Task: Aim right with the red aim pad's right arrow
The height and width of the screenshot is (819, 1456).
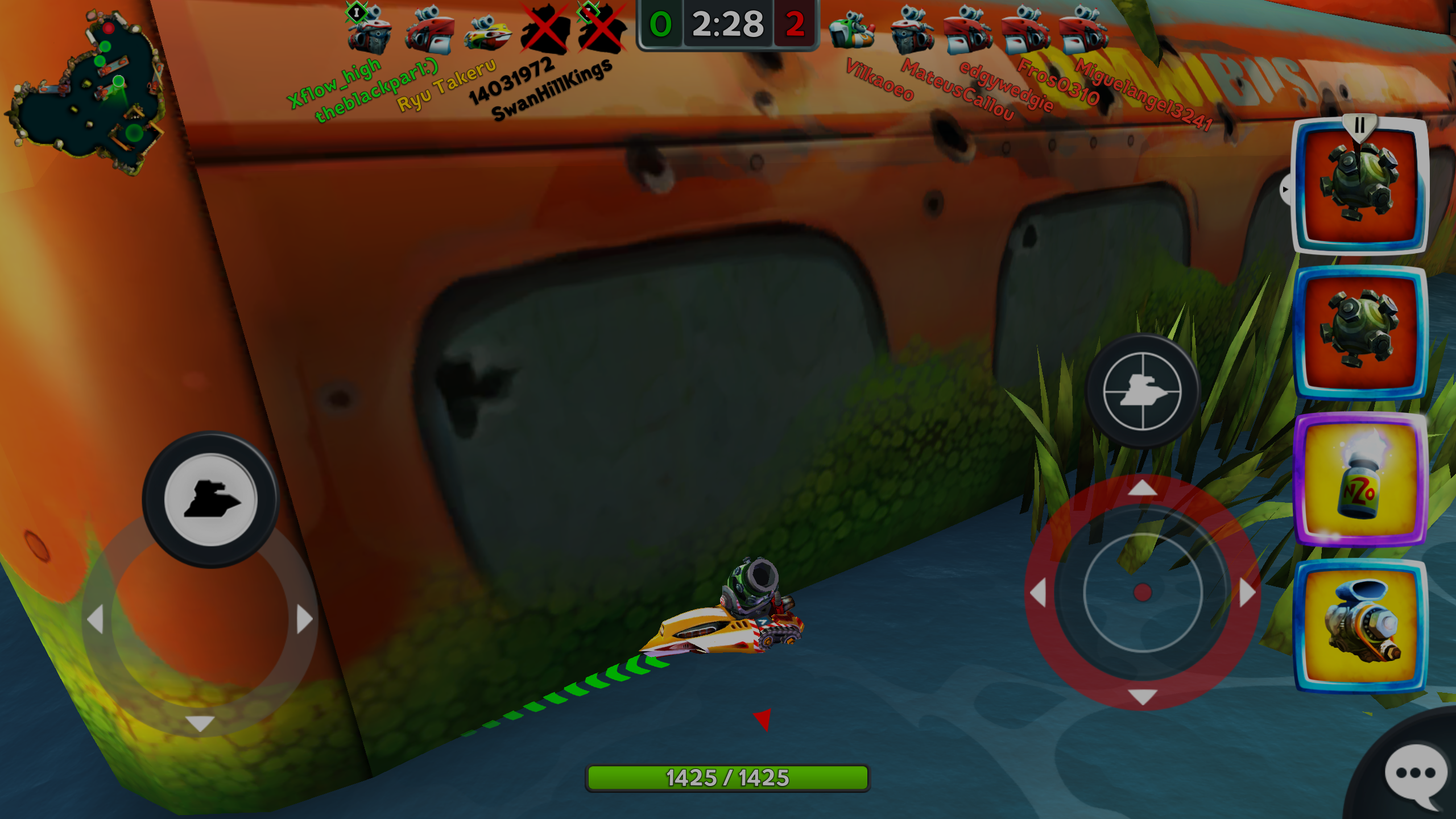Action: pos(1247,593)
